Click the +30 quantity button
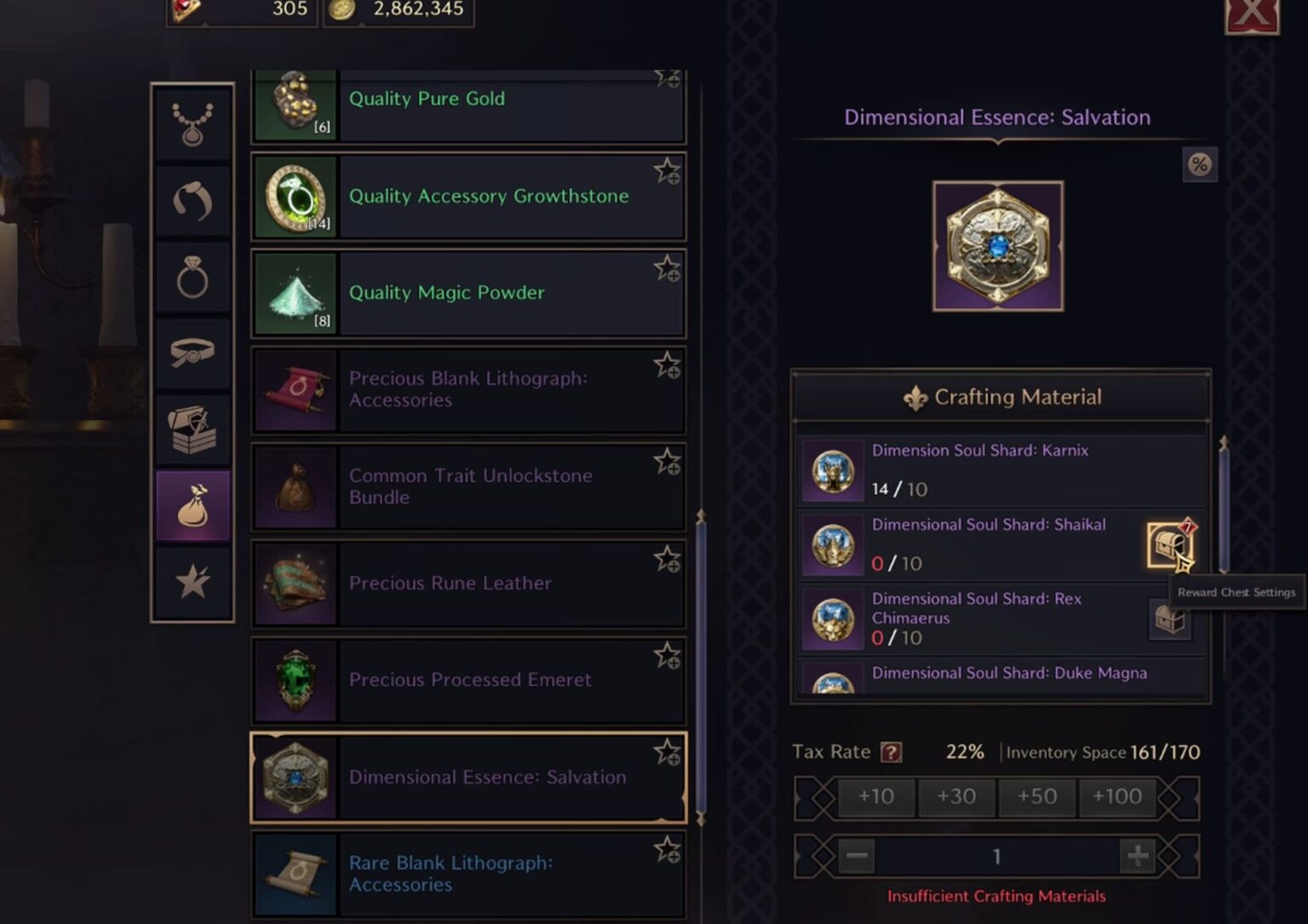The height and width of the screenshot is (924, 1308). [x=956, y=797]
